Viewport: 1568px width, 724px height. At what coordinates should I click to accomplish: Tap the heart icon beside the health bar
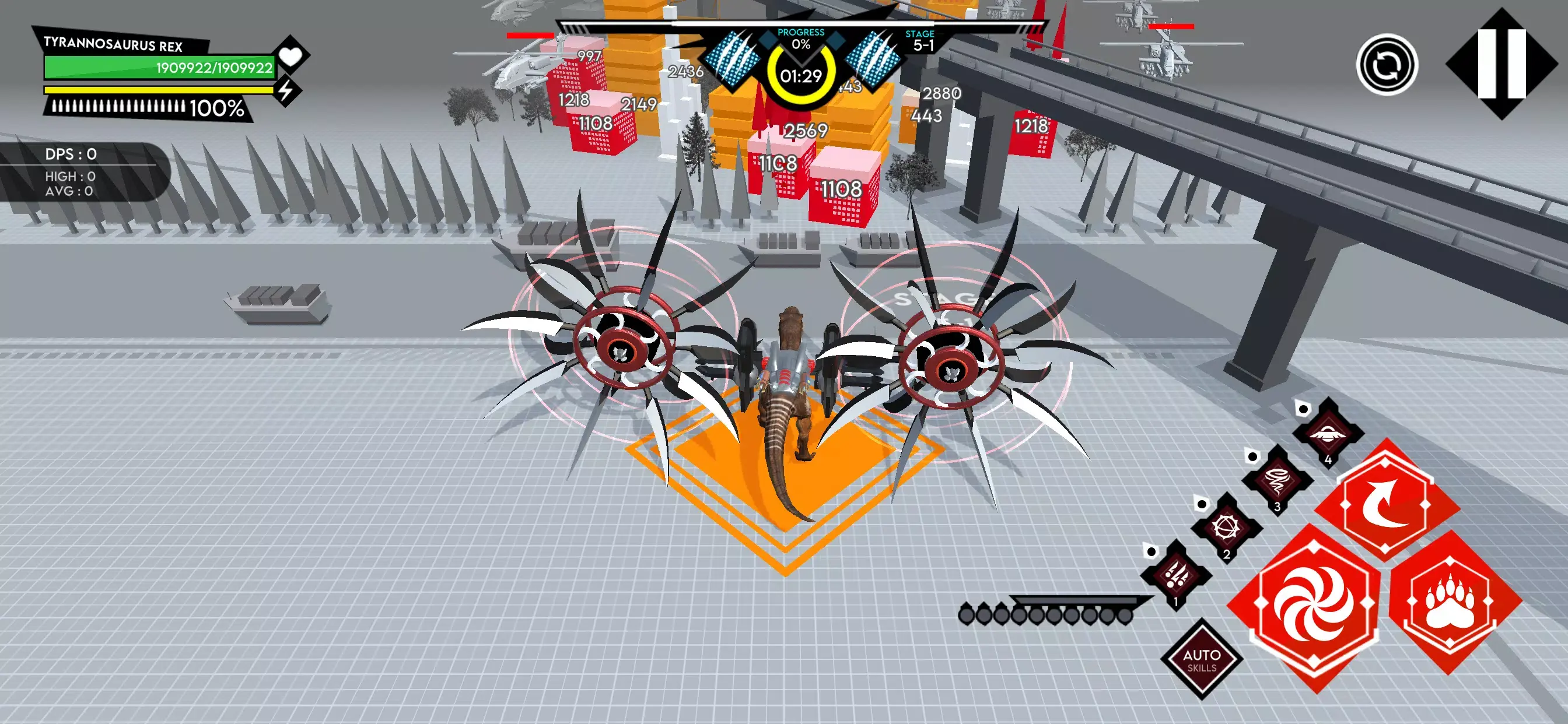[291, 58]
